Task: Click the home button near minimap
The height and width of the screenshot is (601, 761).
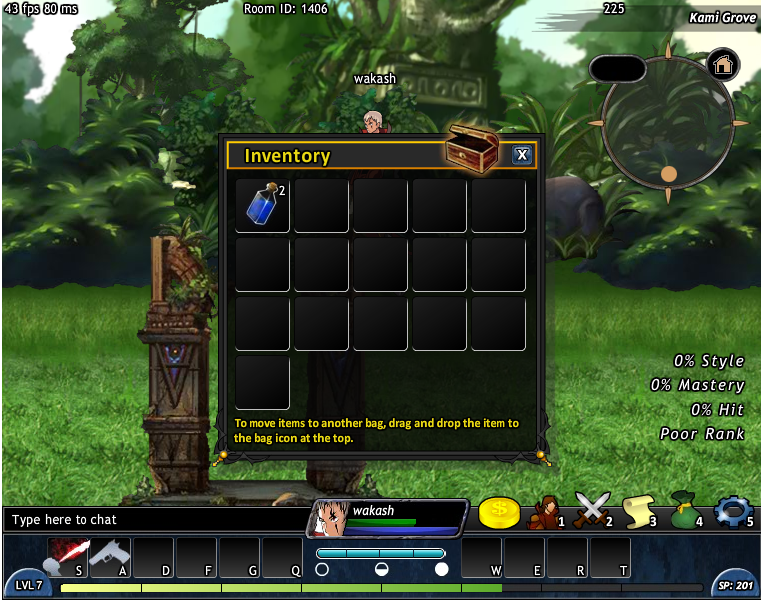Action: [723, 65]
